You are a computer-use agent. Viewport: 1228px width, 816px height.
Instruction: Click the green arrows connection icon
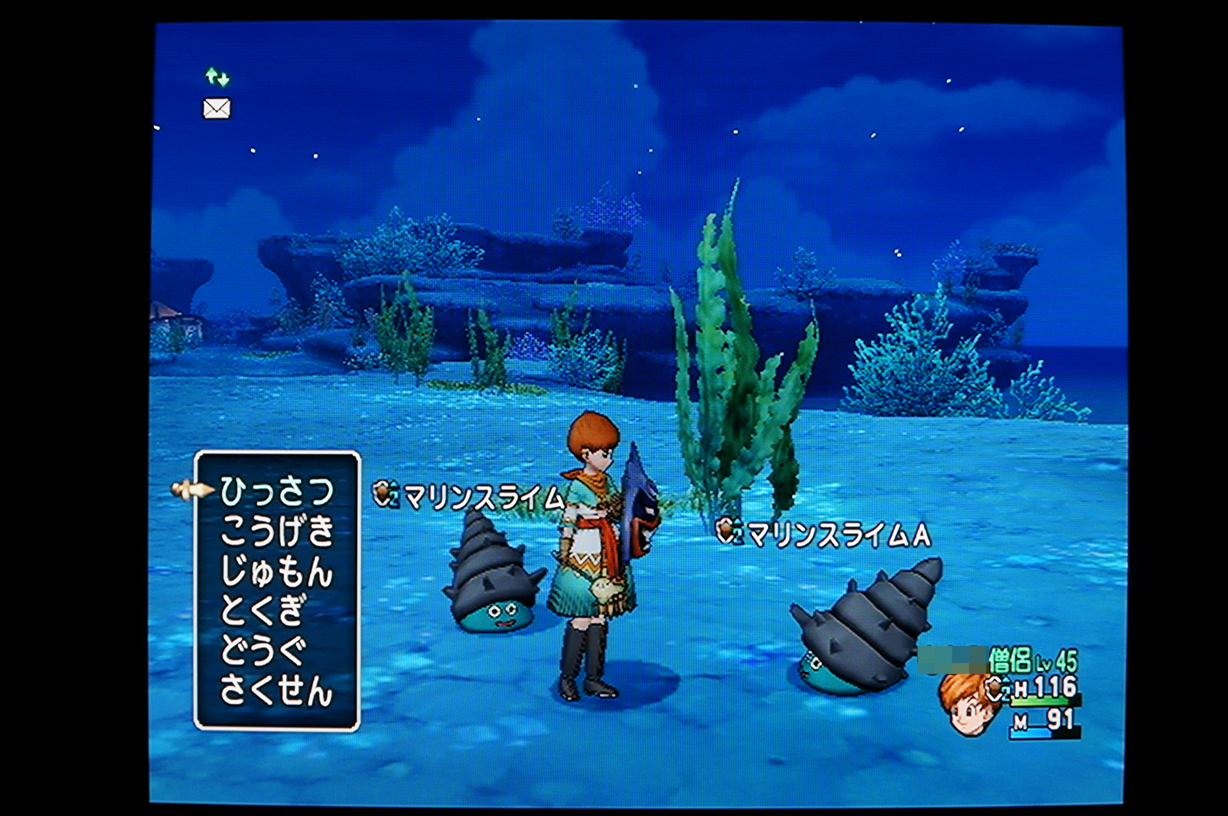click(217, 77)
